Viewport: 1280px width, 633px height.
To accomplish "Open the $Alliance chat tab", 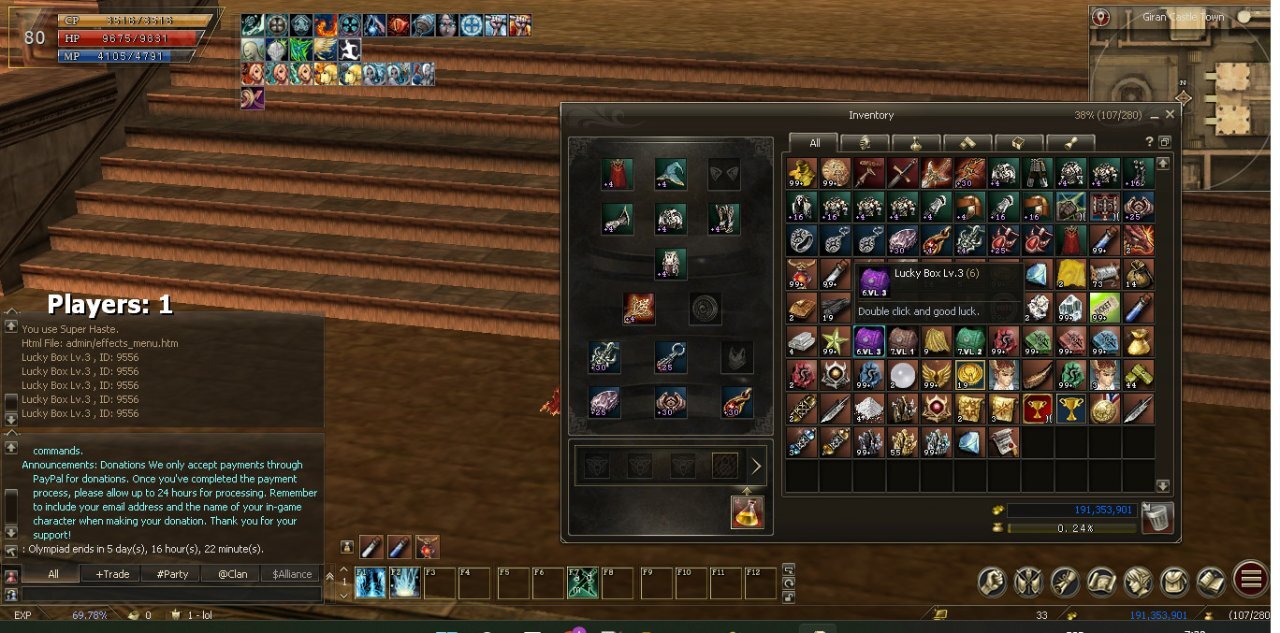I will pos(290,574).
